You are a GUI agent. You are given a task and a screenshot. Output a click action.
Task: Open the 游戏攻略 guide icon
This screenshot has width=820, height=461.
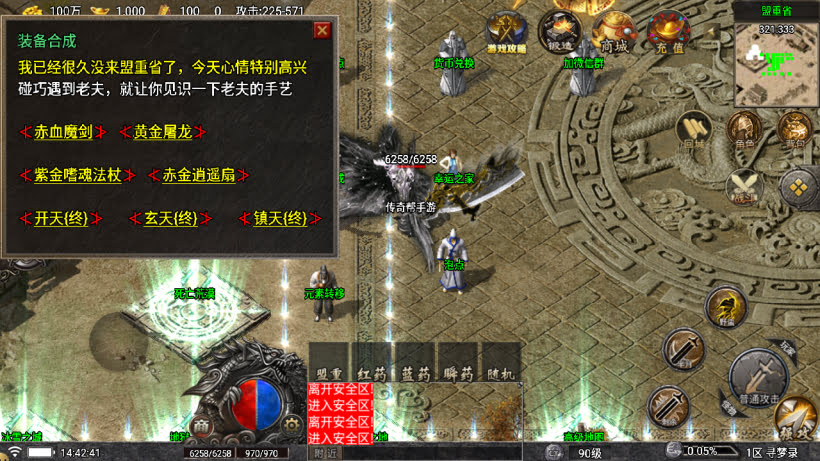click(506, 32)
